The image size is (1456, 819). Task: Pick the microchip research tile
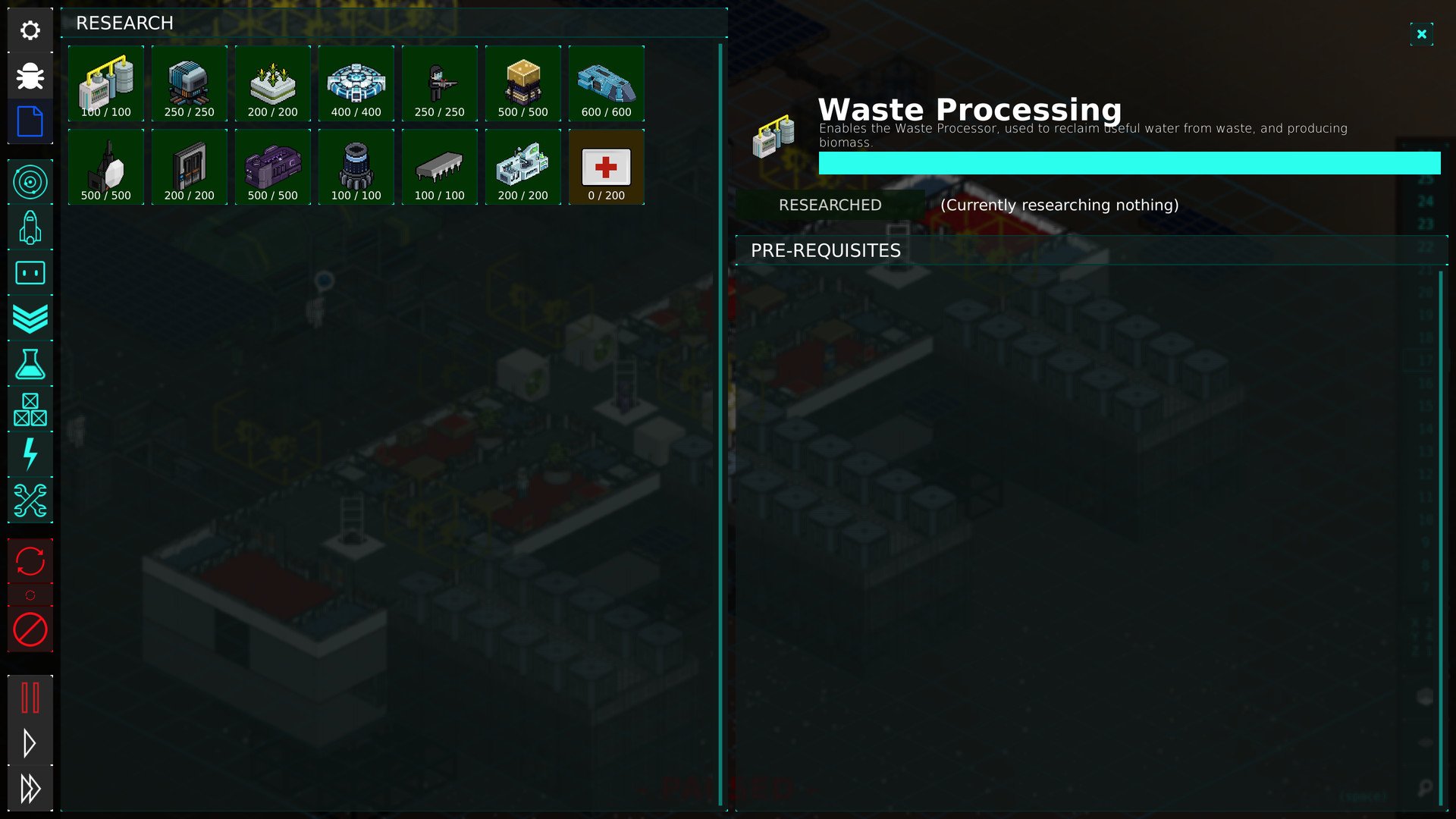click(440, 167)
